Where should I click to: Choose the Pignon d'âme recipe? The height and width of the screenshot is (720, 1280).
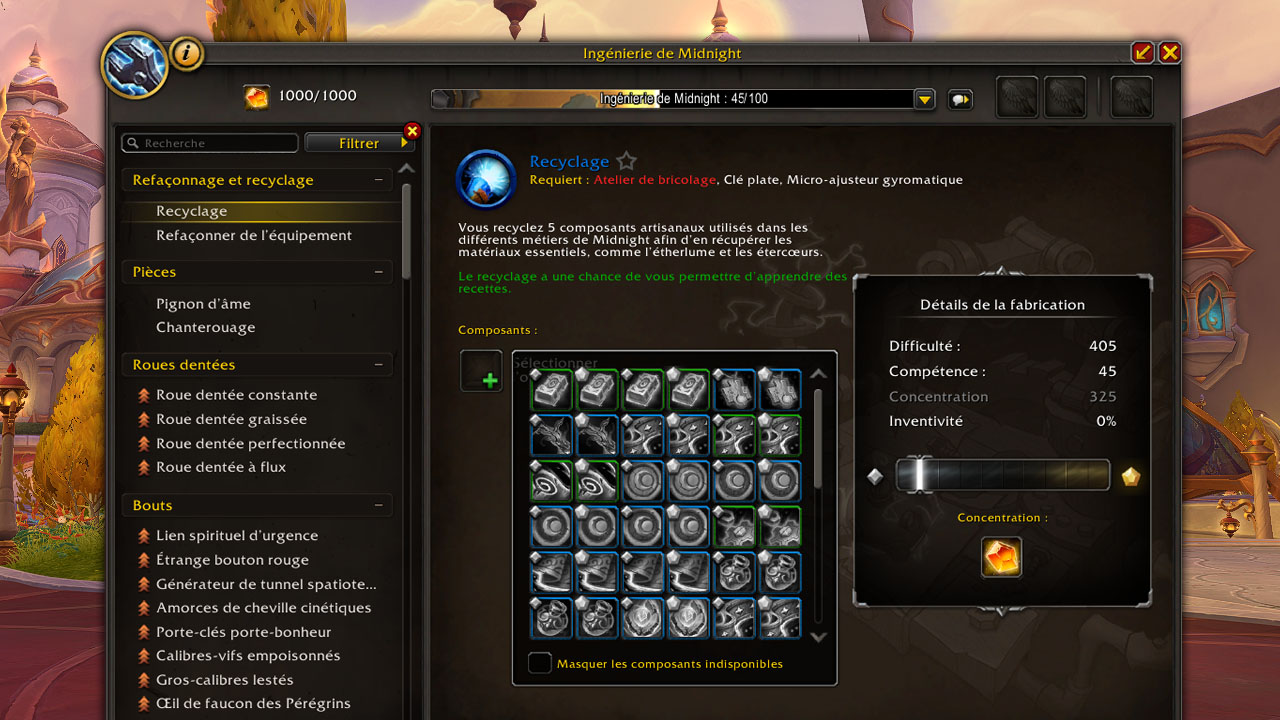tap(203, 304)
